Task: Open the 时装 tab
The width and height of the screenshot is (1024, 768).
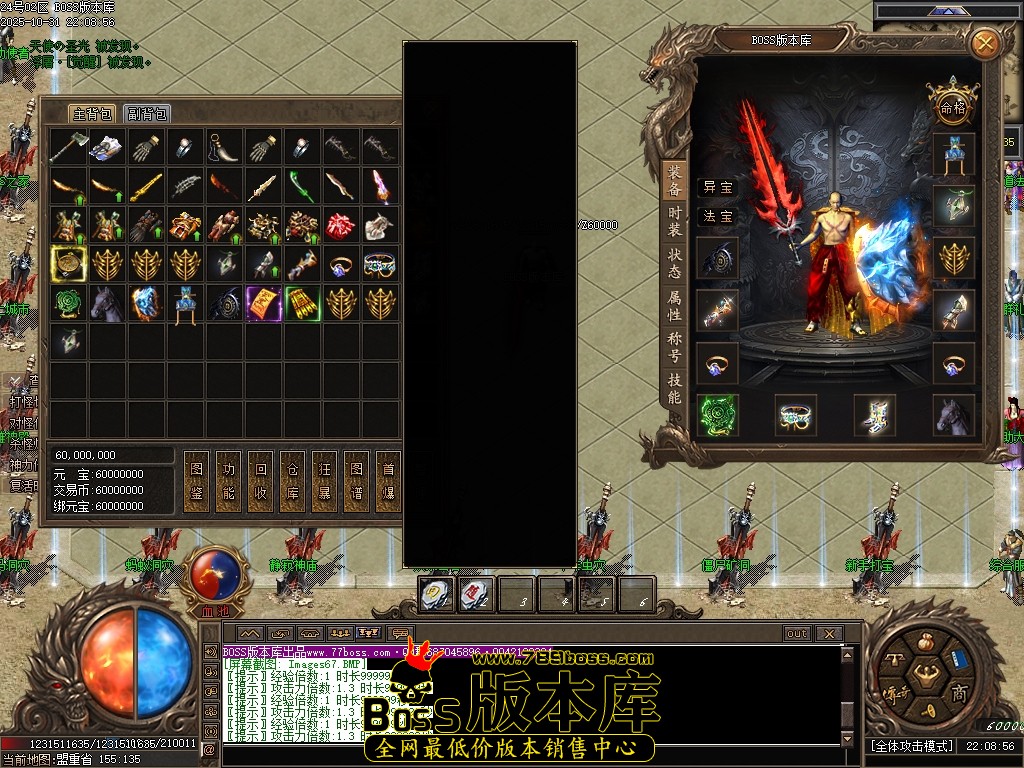Action: (675, 221)
